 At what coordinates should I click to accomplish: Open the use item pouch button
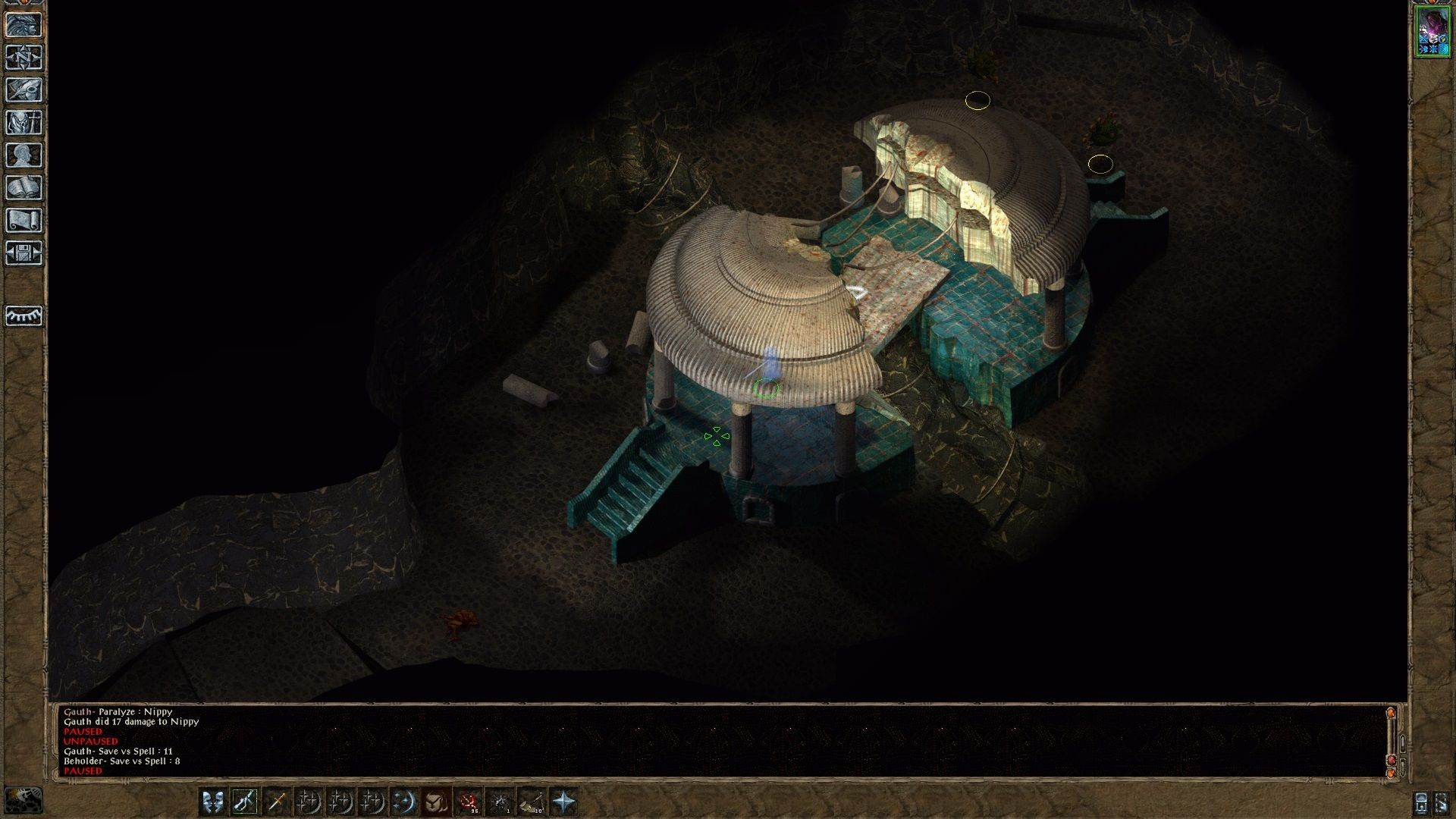click(436, 801)
